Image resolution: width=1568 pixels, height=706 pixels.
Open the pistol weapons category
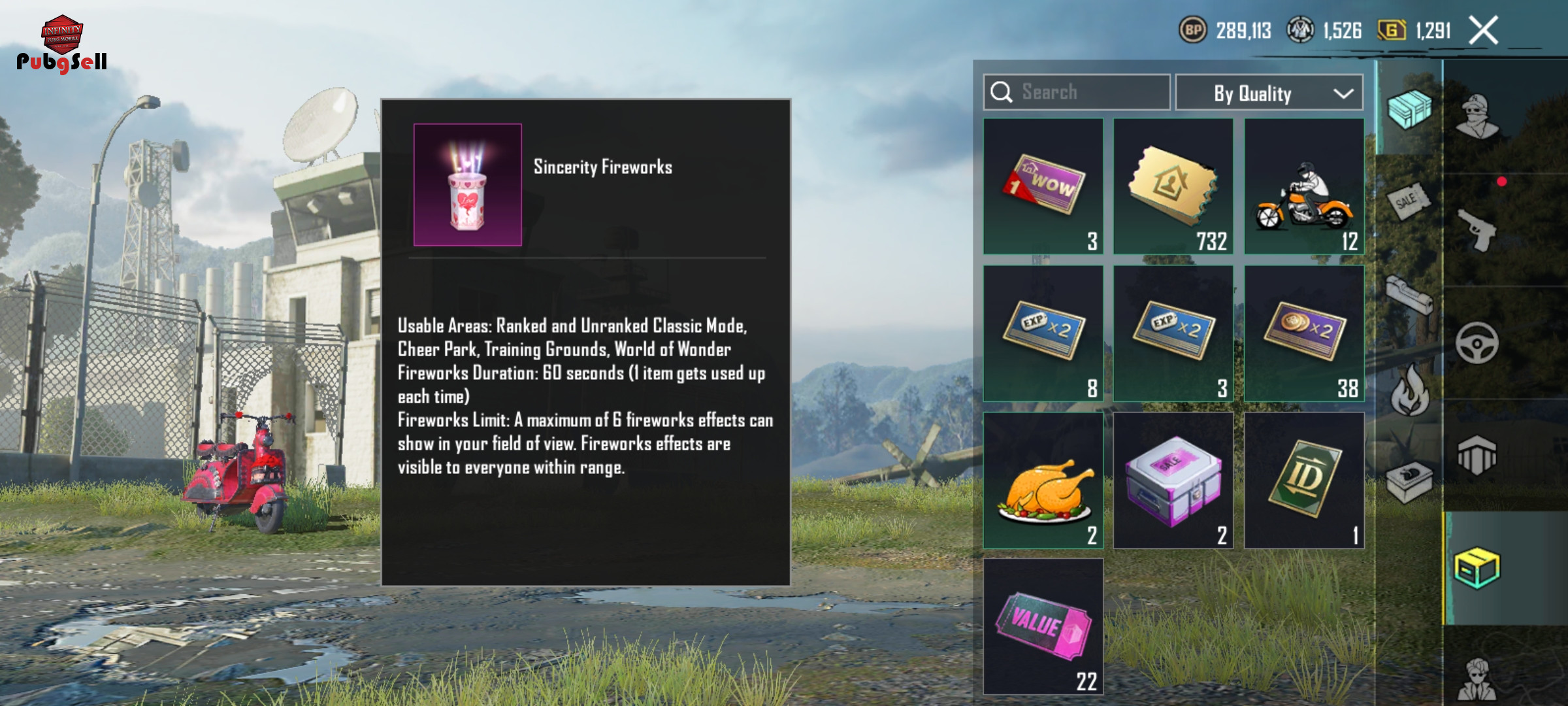pyautogui.click(x=1477, y=229)
